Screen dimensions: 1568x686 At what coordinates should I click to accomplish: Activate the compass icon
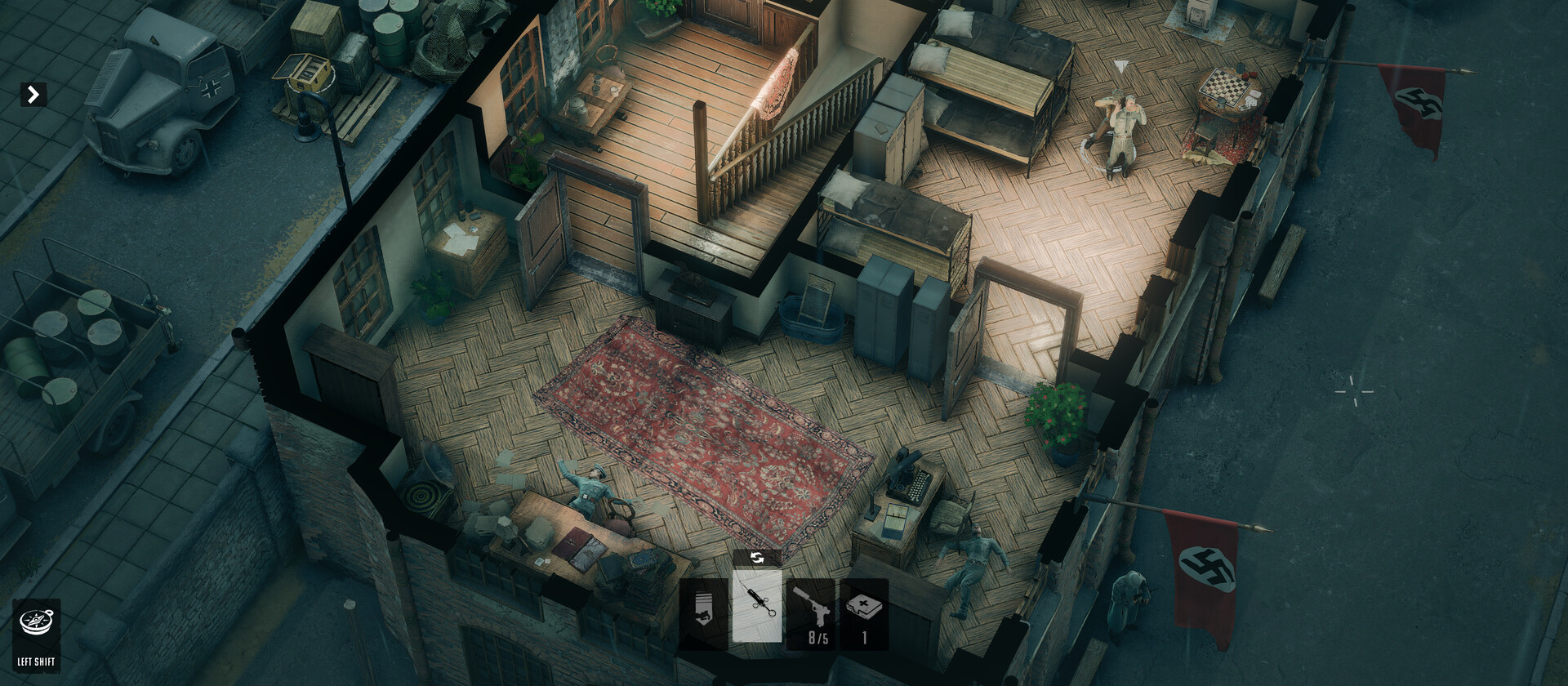click(x=36, y=624)
